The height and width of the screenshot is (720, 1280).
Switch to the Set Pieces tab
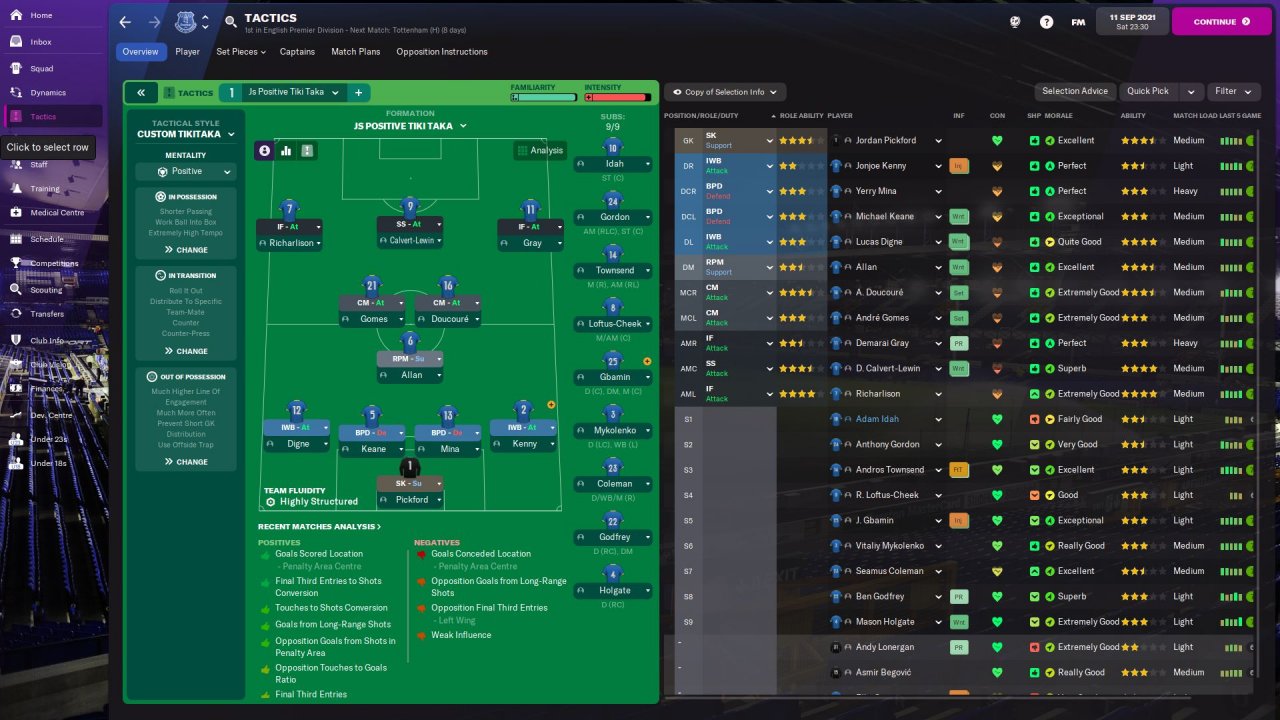(241, 51)
